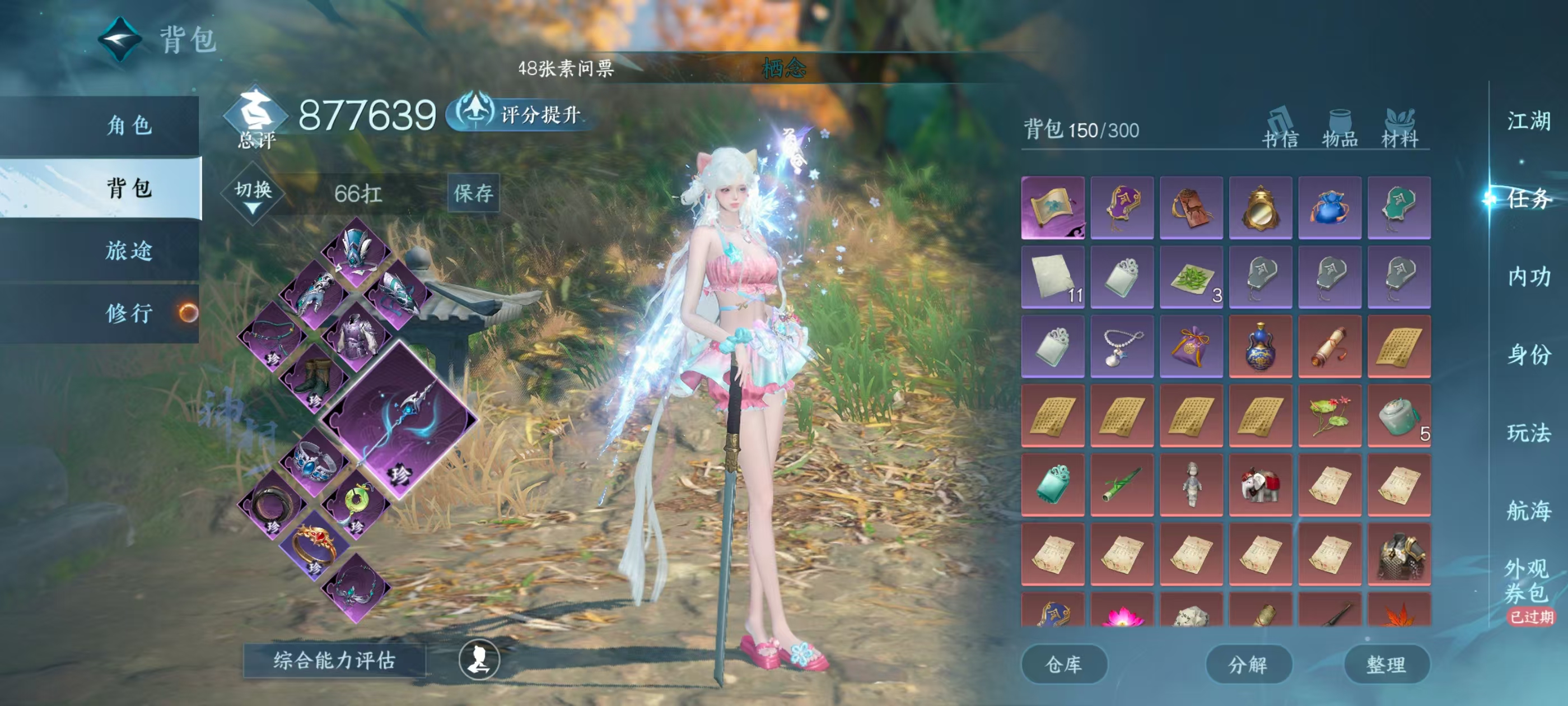Image resolution: width=1568 pixels, height=706 pixels.
Task: Filter bag by 材料 category
Action: (1399, 128)
